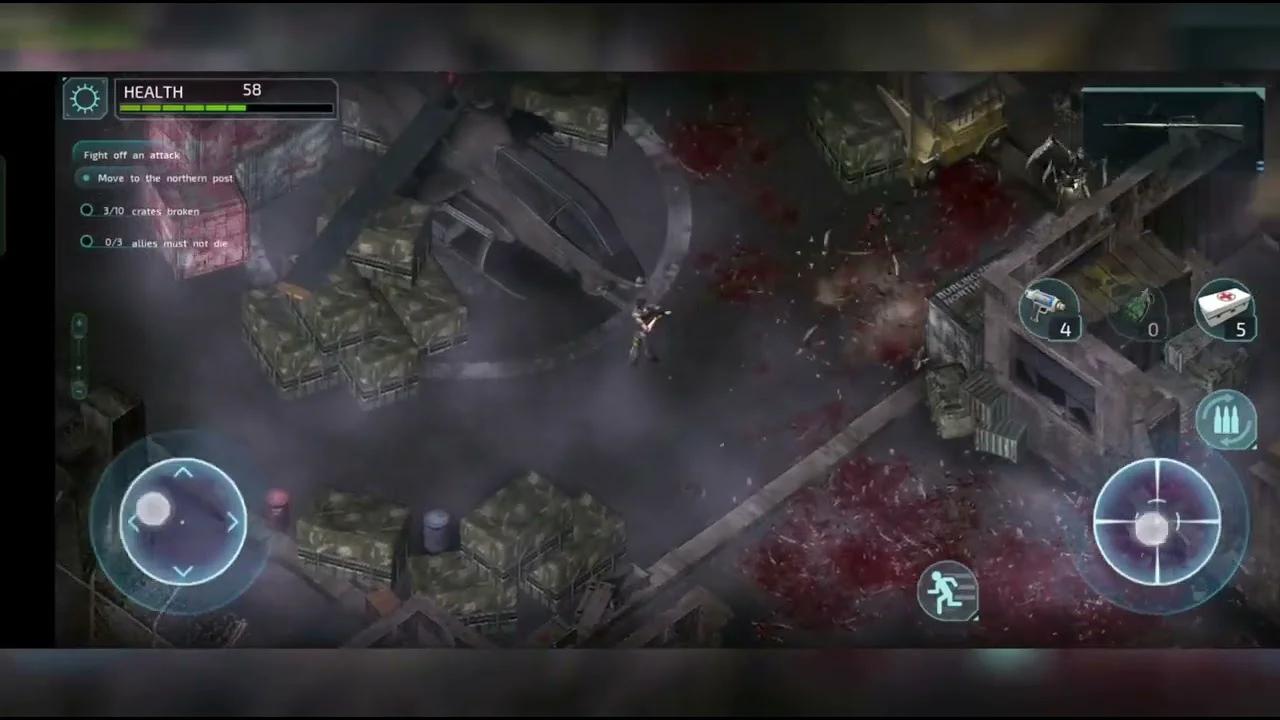
Task: Mark the 3/10 crates broken objective circle
Action: 87,210
